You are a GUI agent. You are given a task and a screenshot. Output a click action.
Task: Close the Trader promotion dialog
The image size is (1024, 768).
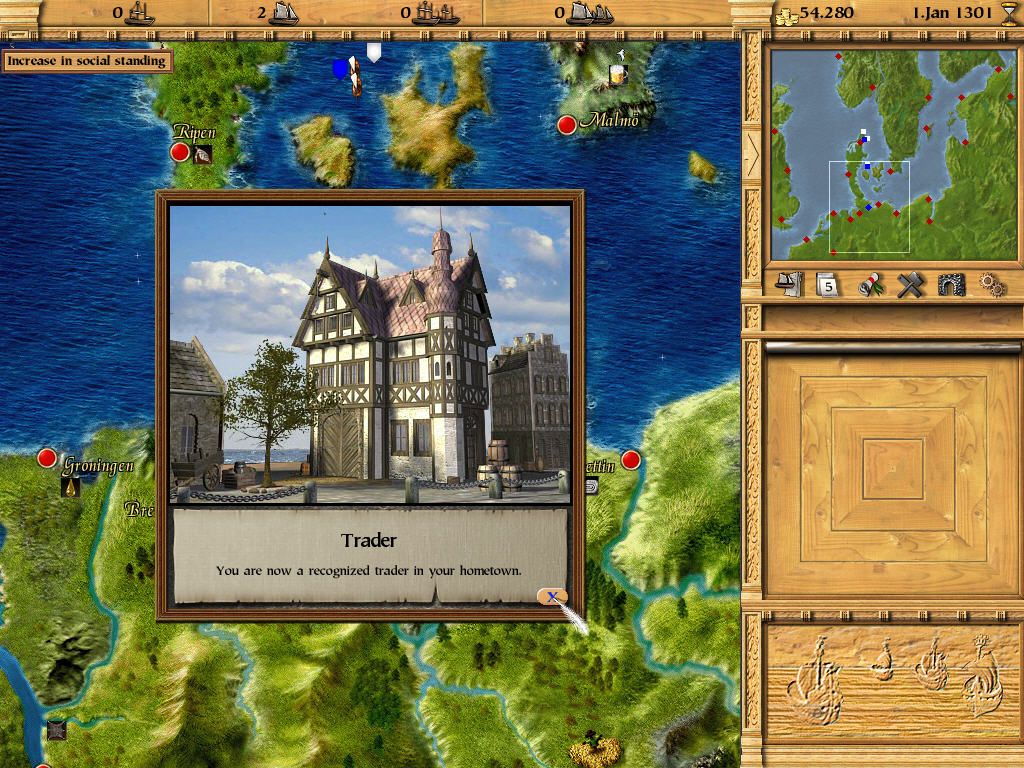551,597
